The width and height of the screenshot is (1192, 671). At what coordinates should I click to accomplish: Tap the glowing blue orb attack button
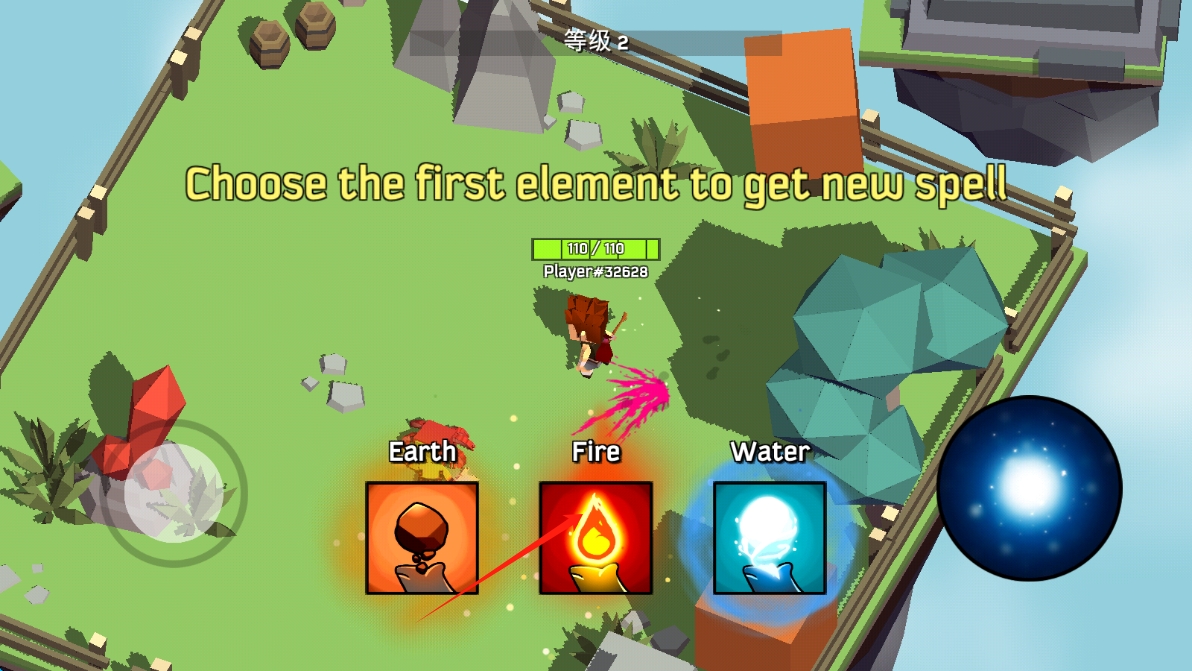pyautogui.click(x=1029, y=487)
